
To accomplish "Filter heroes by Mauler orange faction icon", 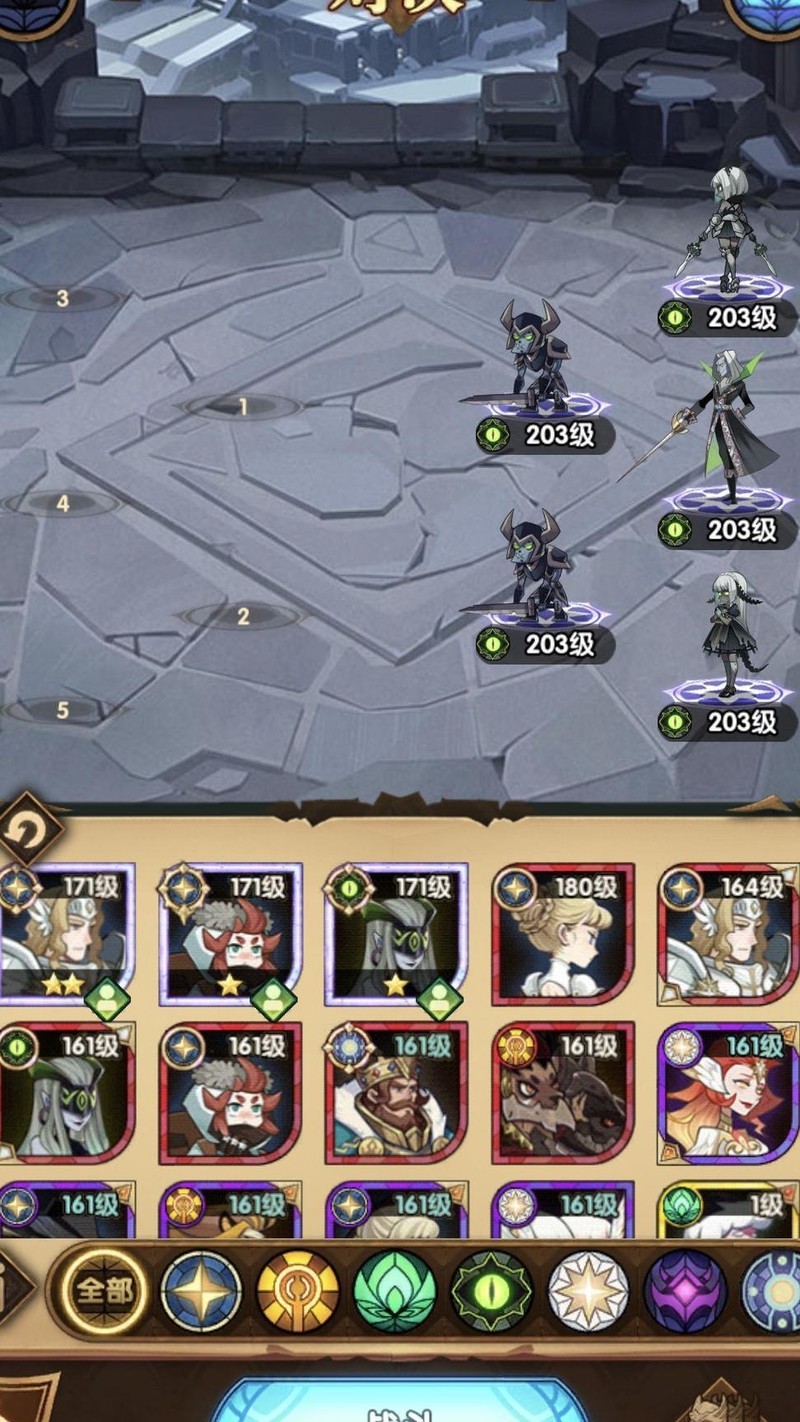I will click(x=298, y=1291).
